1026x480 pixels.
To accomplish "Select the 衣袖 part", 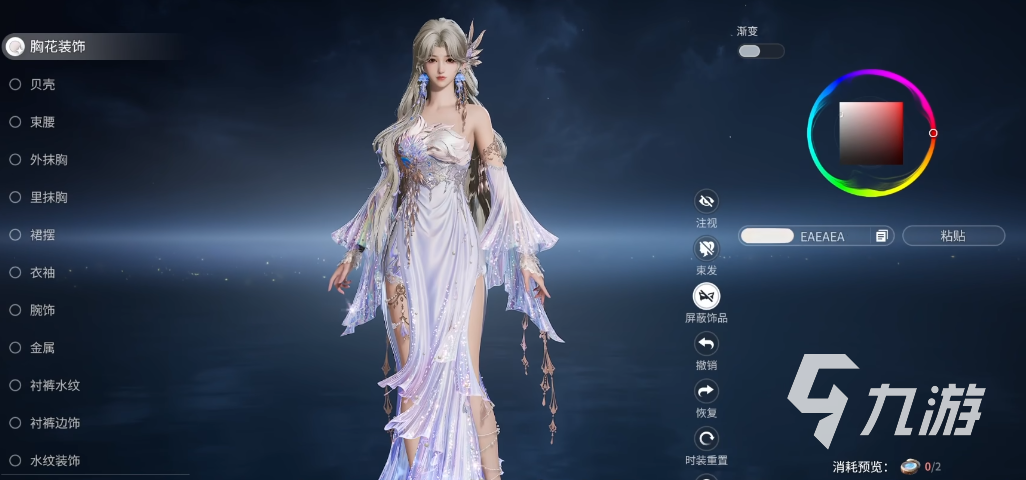I will pos(42,272).
